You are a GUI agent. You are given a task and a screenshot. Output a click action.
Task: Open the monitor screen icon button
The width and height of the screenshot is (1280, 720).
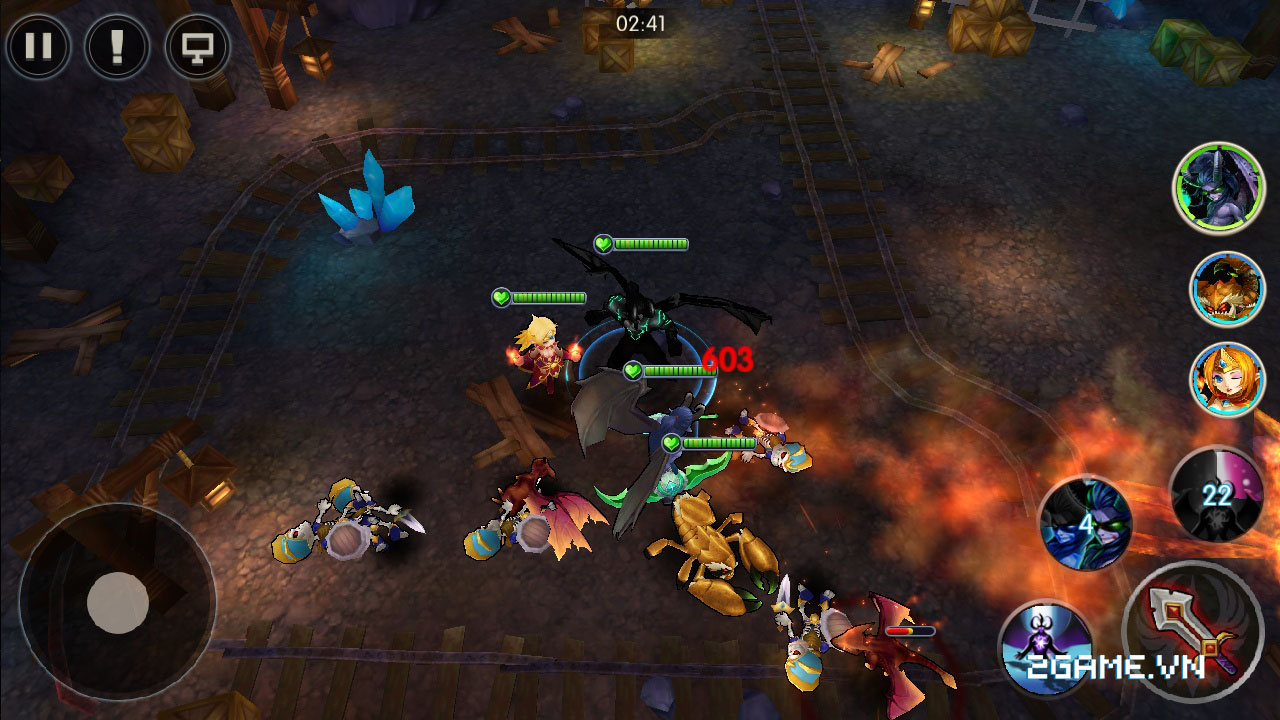click(197, 47)
